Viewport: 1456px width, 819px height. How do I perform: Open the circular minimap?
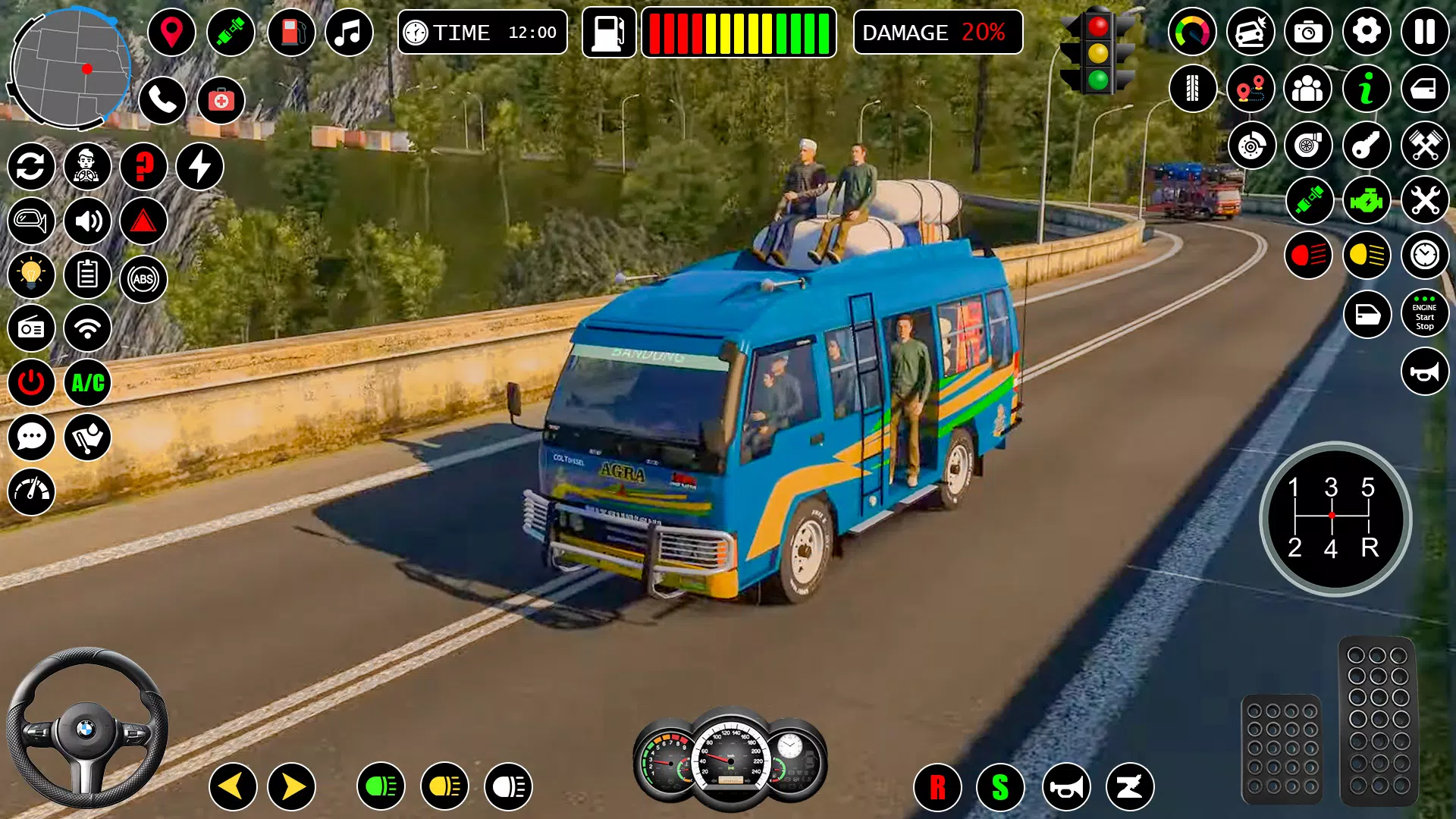tap(71, 68)
